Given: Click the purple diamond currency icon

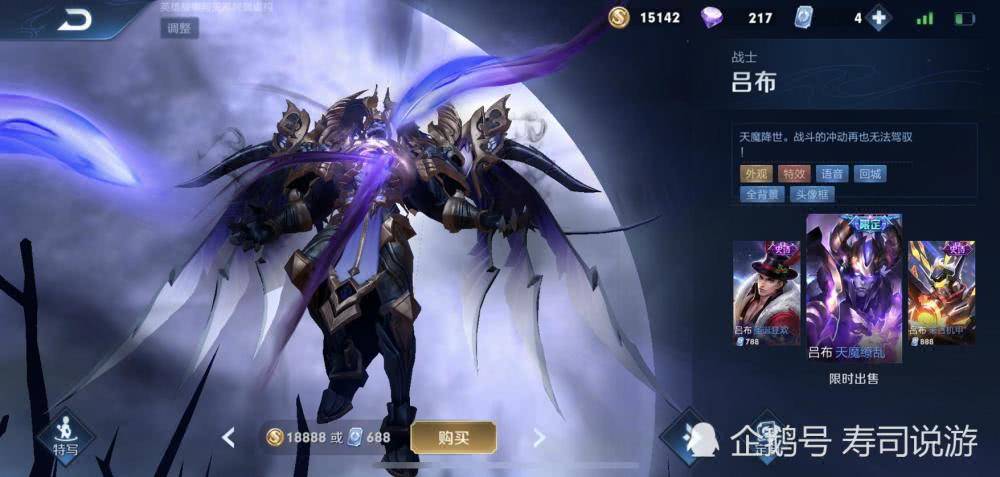Looking at the screenshot, I should point(711,18).
